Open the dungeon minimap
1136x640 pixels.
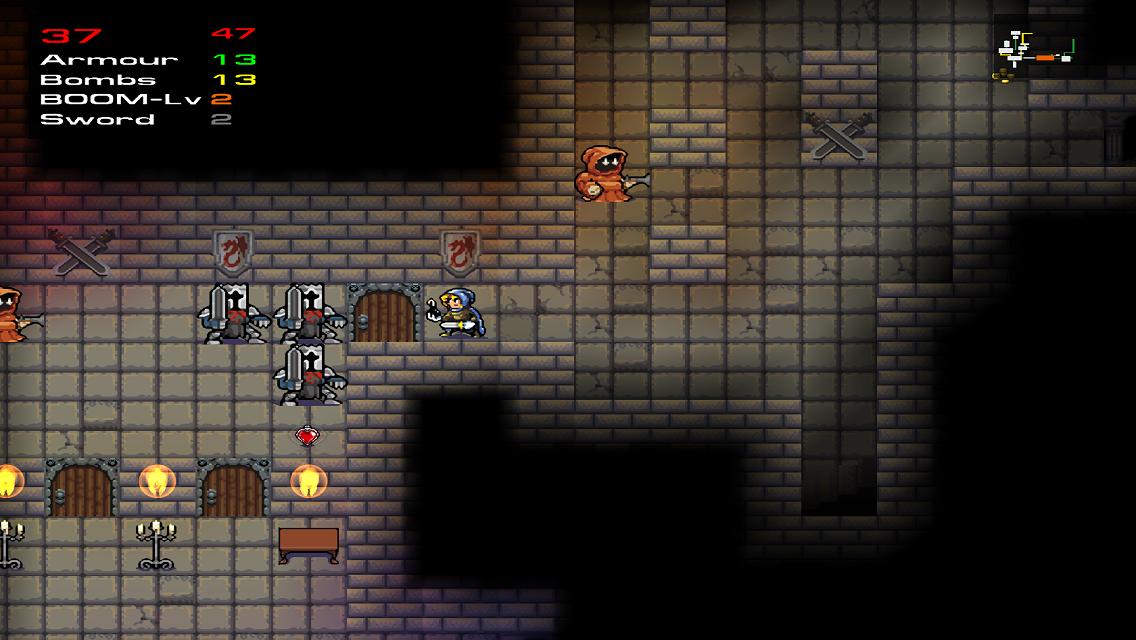tap(1034, 54)
